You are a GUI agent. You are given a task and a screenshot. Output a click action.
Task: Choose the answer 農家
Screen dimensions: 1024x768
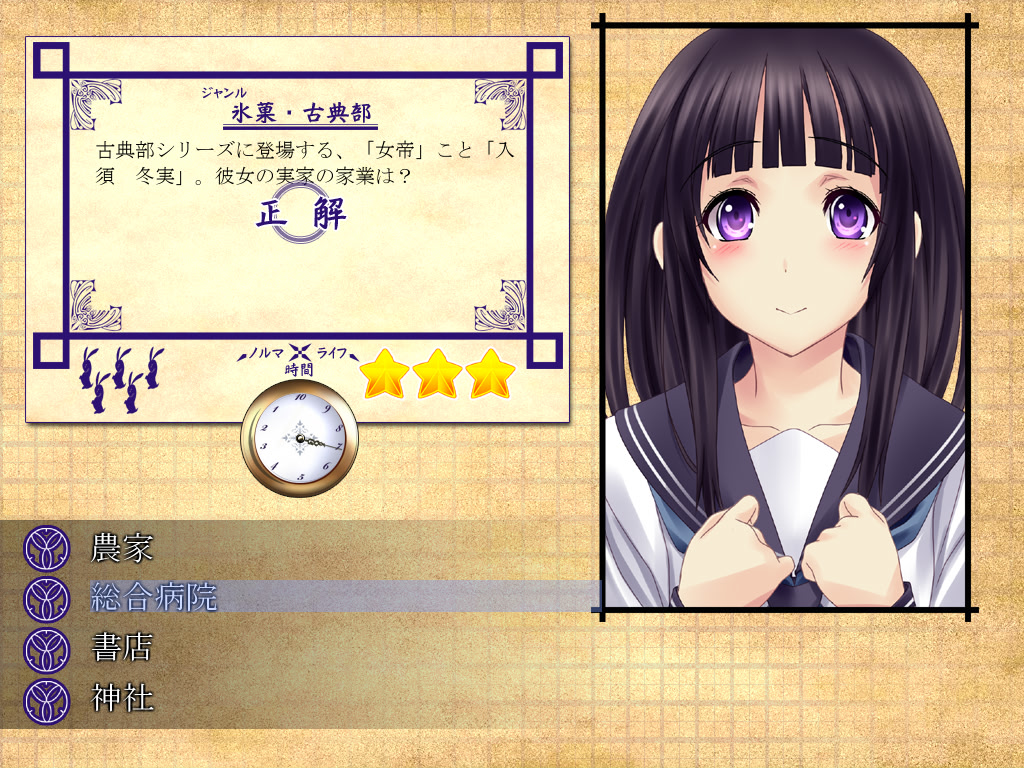click(121, 547)
